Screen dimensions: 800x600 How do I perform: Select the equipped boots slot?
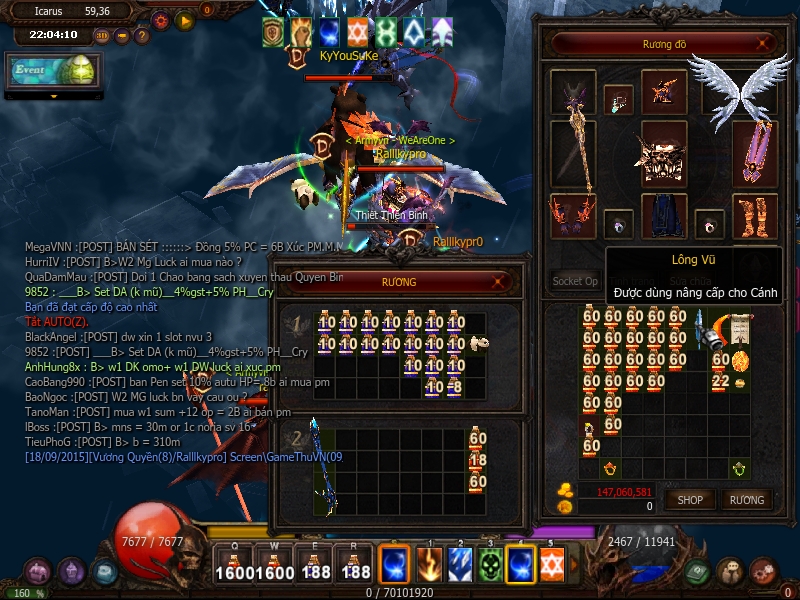pyautogui.click(x=755, y=216)
